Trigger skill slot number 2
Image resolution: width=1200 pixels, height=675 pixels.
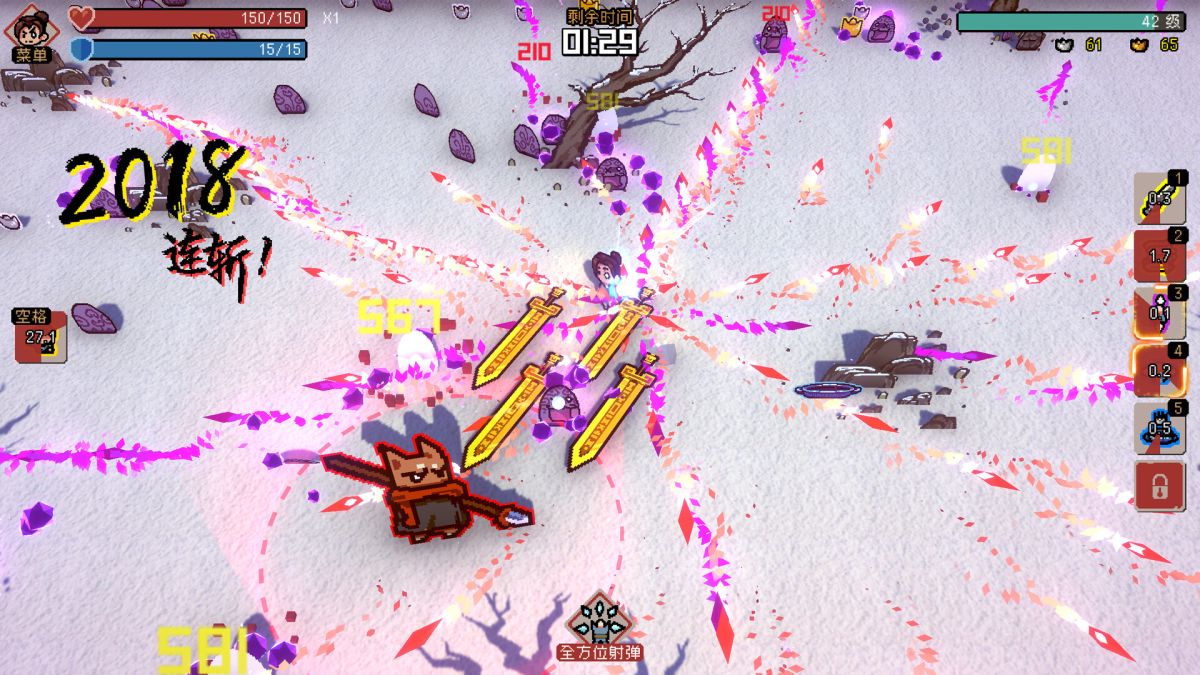click(1160, 256)
